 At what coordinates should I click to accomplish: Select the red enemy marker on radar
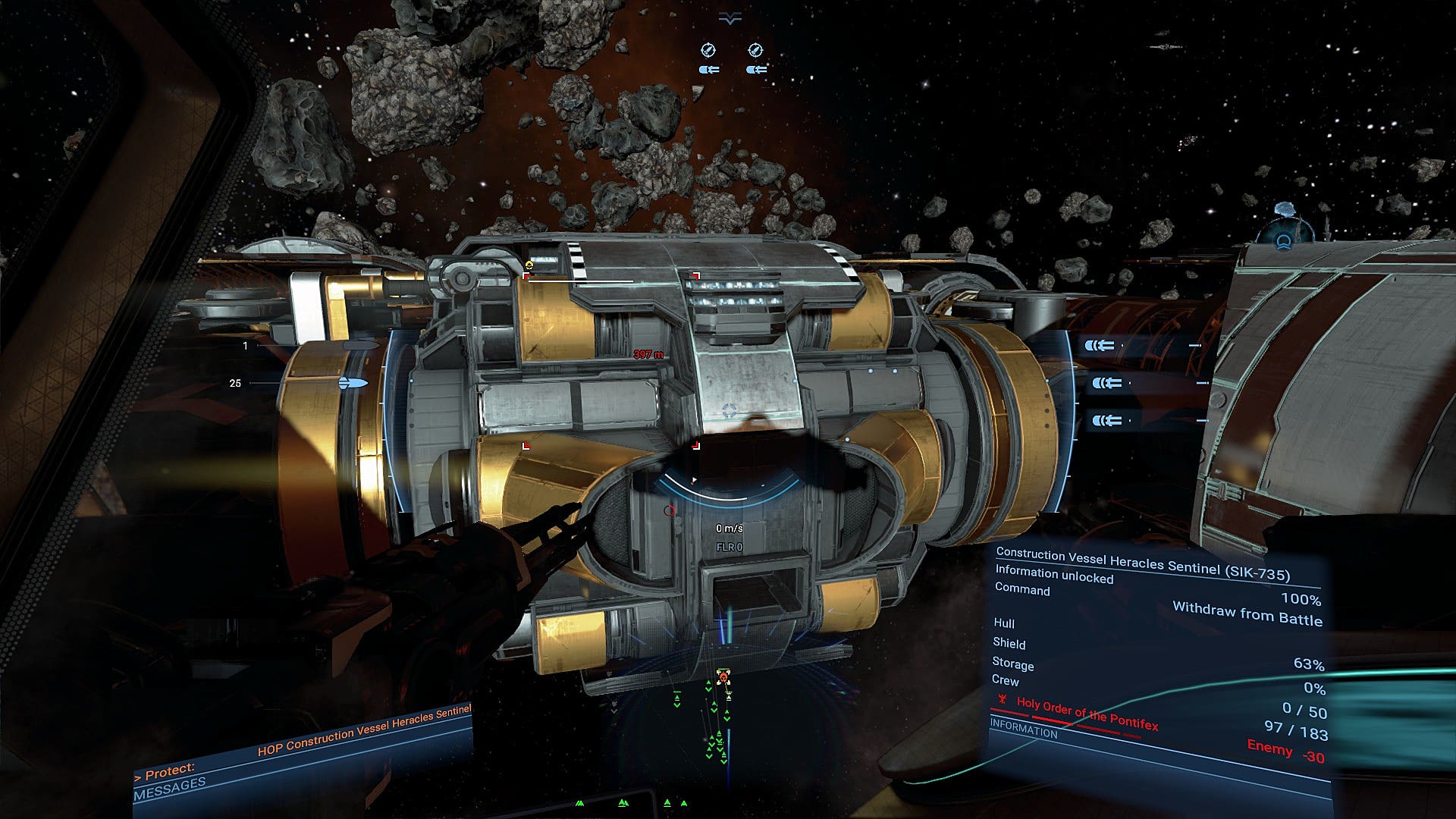tap(723, 676)
